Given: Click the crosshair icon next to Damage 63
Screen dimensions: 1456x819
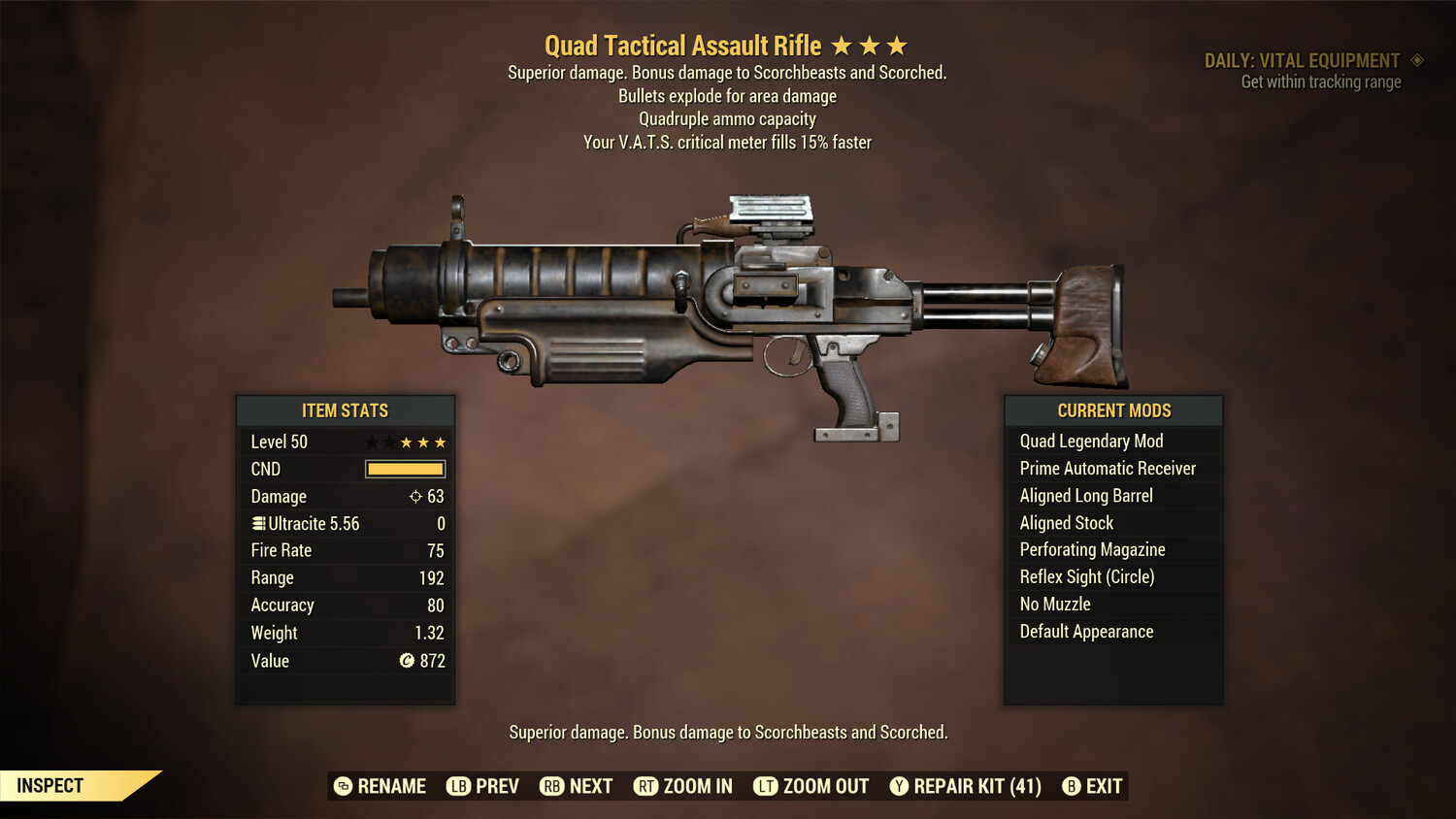Looking at the screenshot, I should 415,496.
